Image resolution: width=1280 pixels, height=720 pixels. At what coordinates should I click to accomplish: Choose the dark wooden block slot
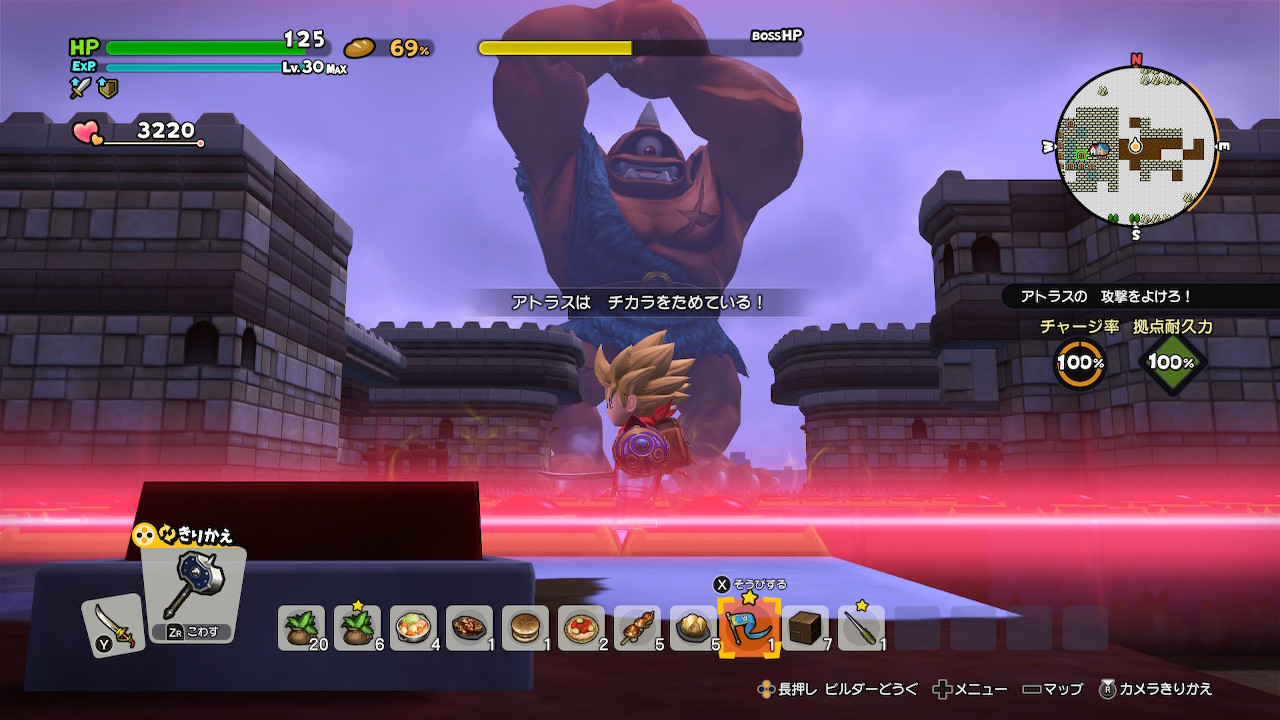click(x=805, y=628)
